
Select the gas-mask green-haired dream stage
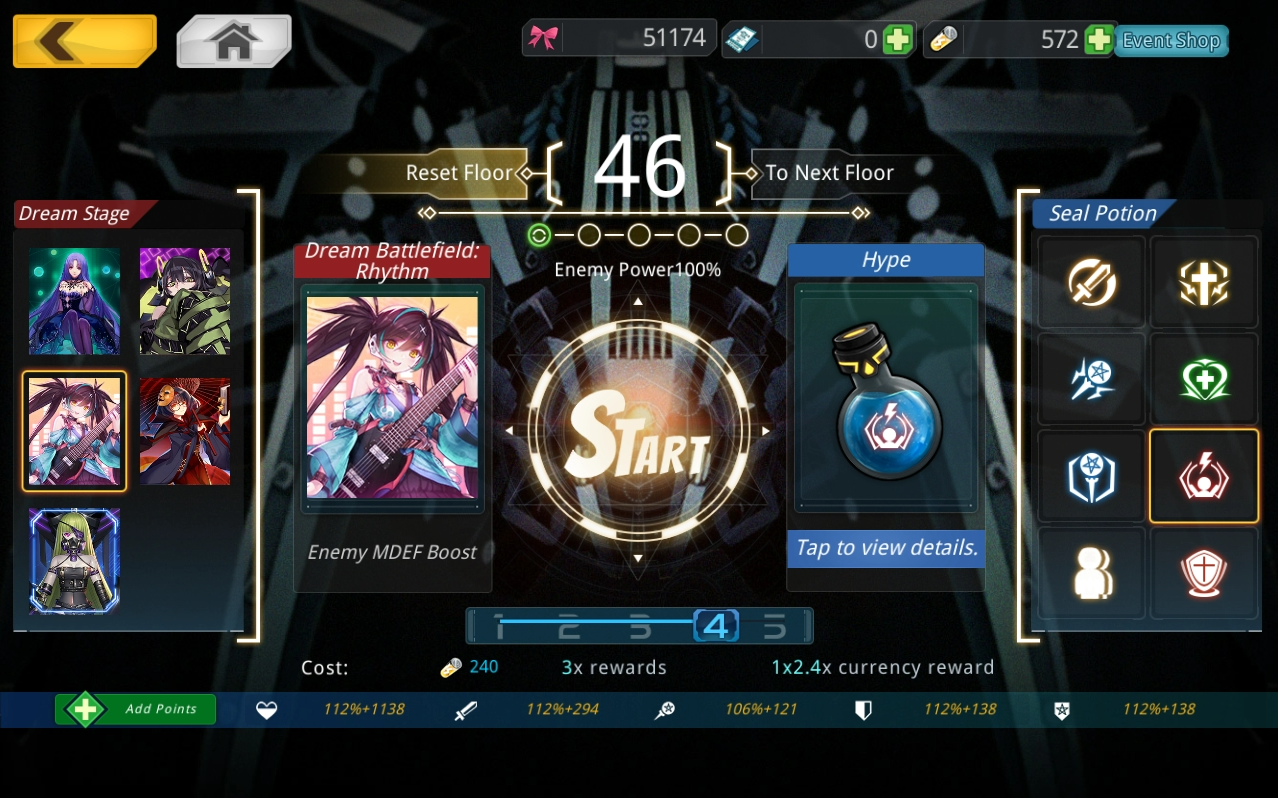pos(74,560)
